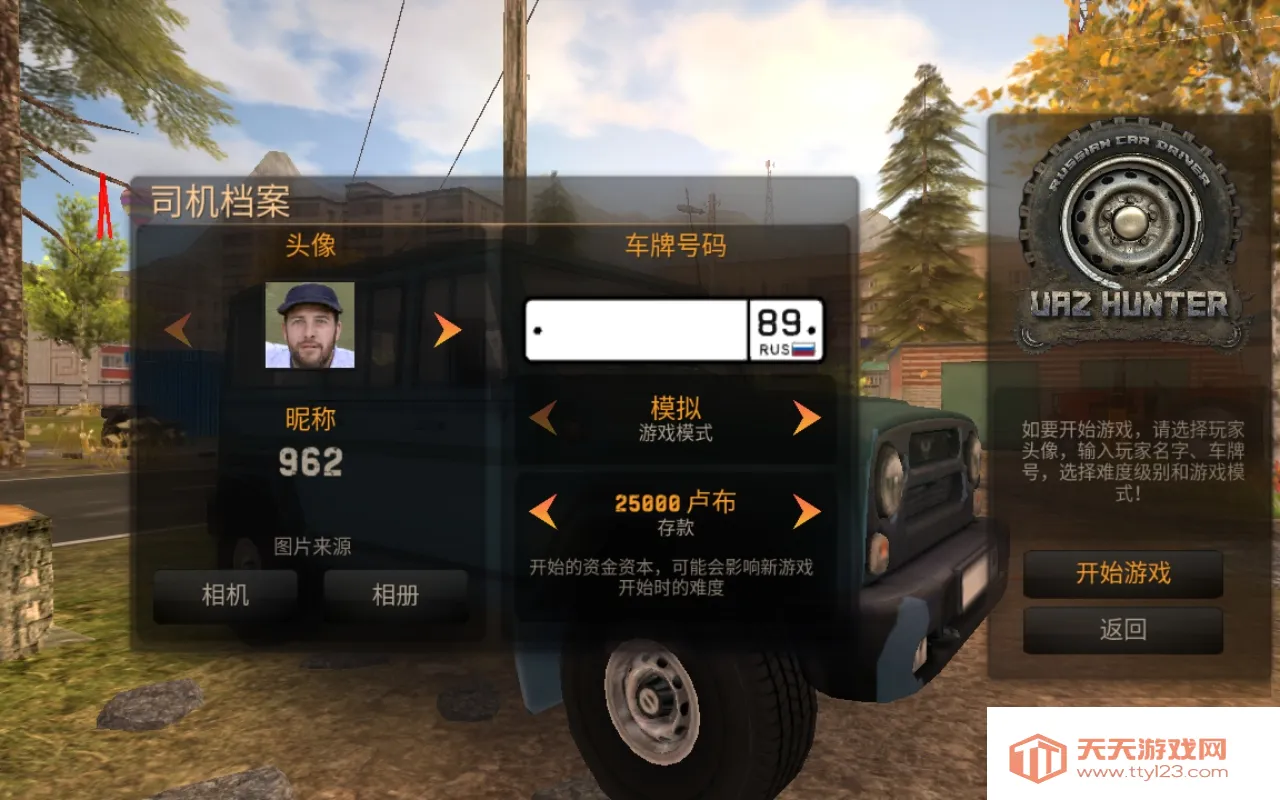Decrease the 25000 卢布 starting deposit
Viewport: 1280px width, 800px height.
pyautogui.click(x=542, y=513)
